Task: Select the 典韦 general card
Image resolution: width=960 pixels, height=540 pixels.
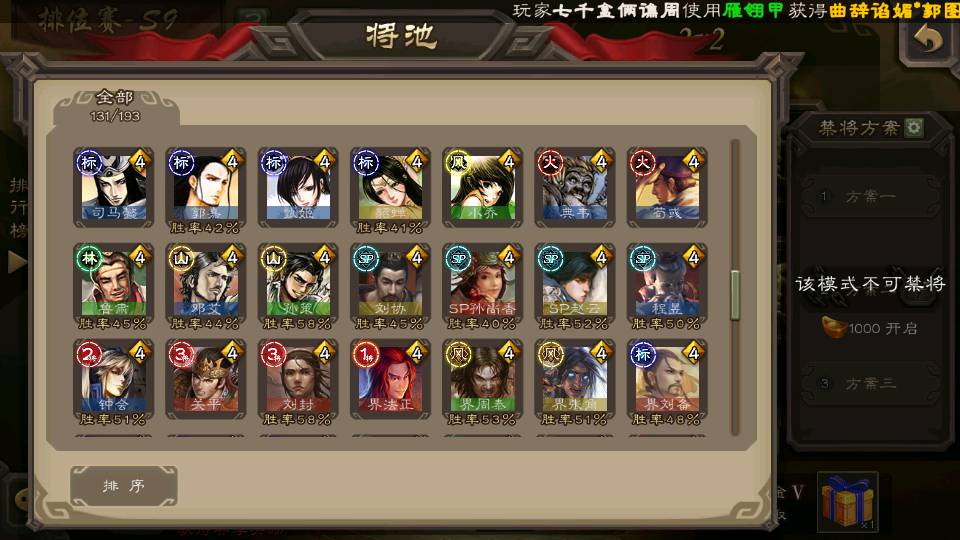Action: (575, 186)
